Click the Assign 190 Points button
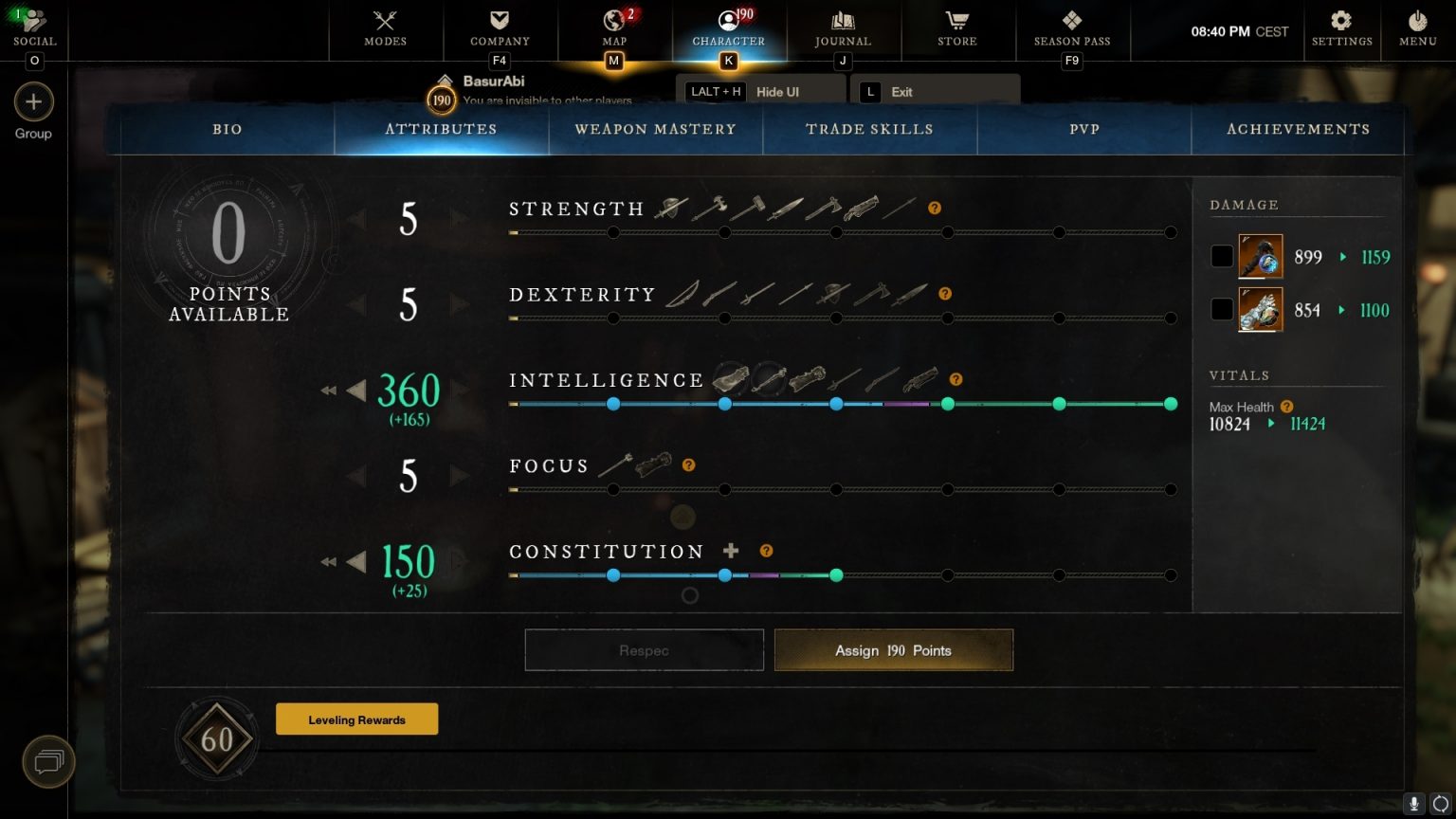 pyautogui.click(x=892, y=650)
